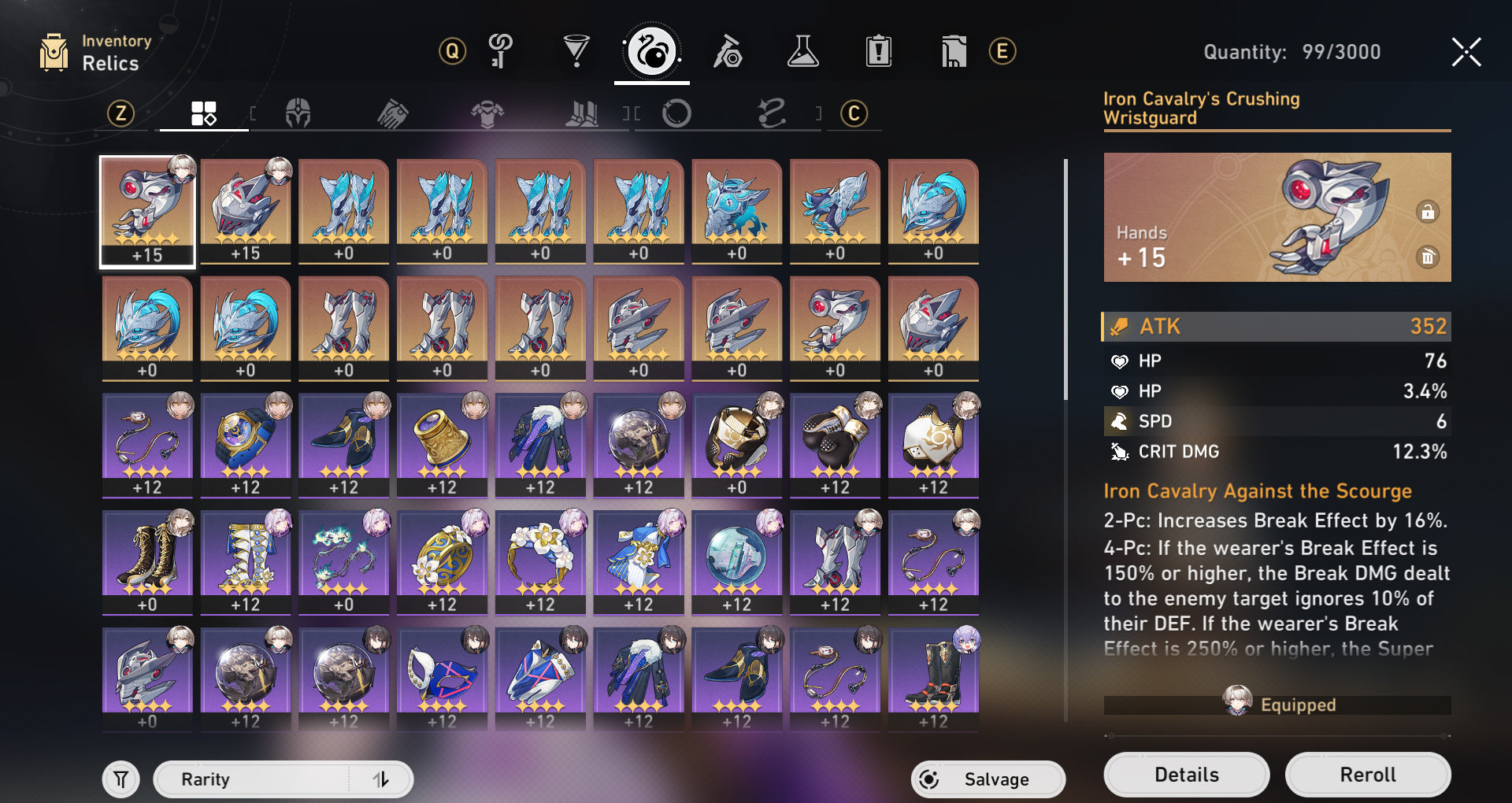
Task: Toggle the lock on the selected relic
Action: pyautogui.click(x=1427, y=212)
